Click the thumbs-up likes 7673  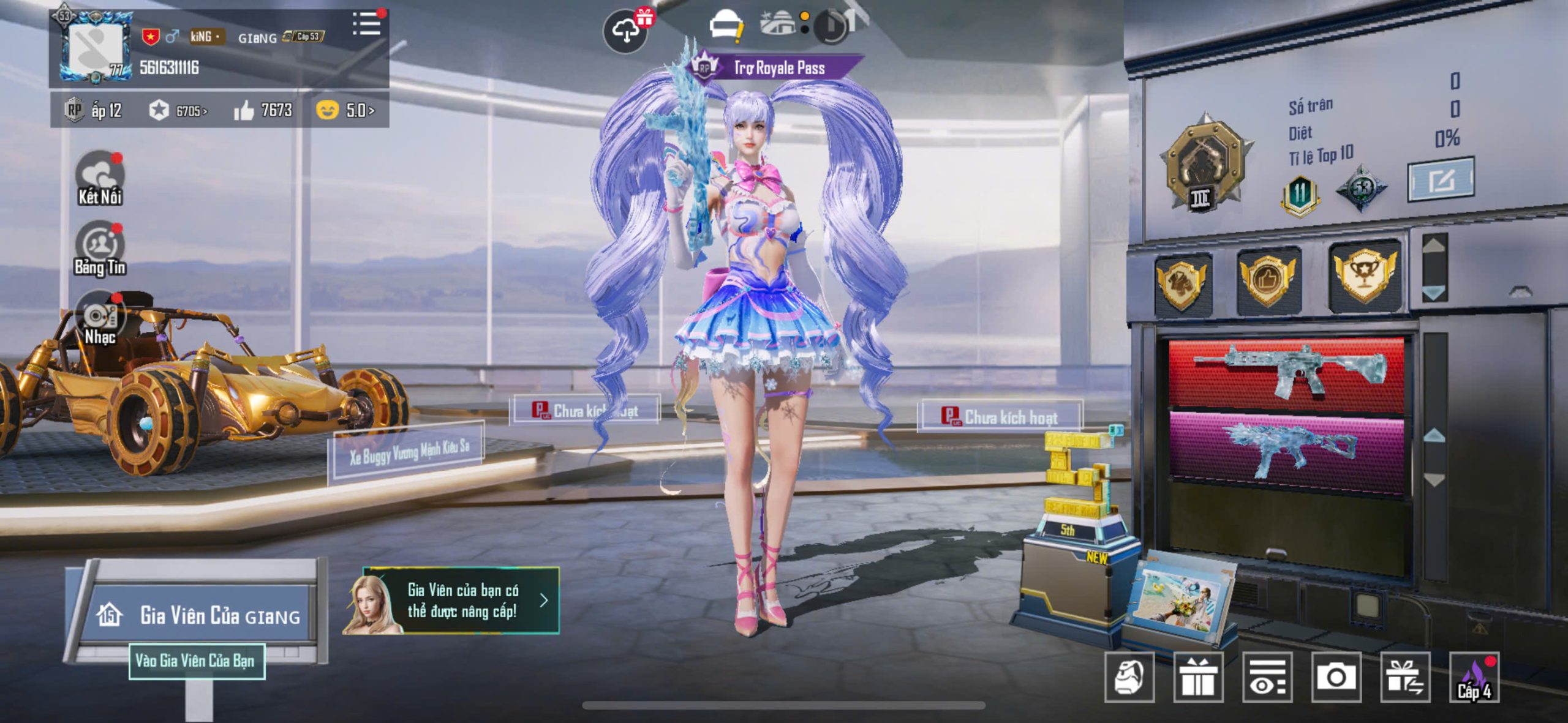[263, 110]
